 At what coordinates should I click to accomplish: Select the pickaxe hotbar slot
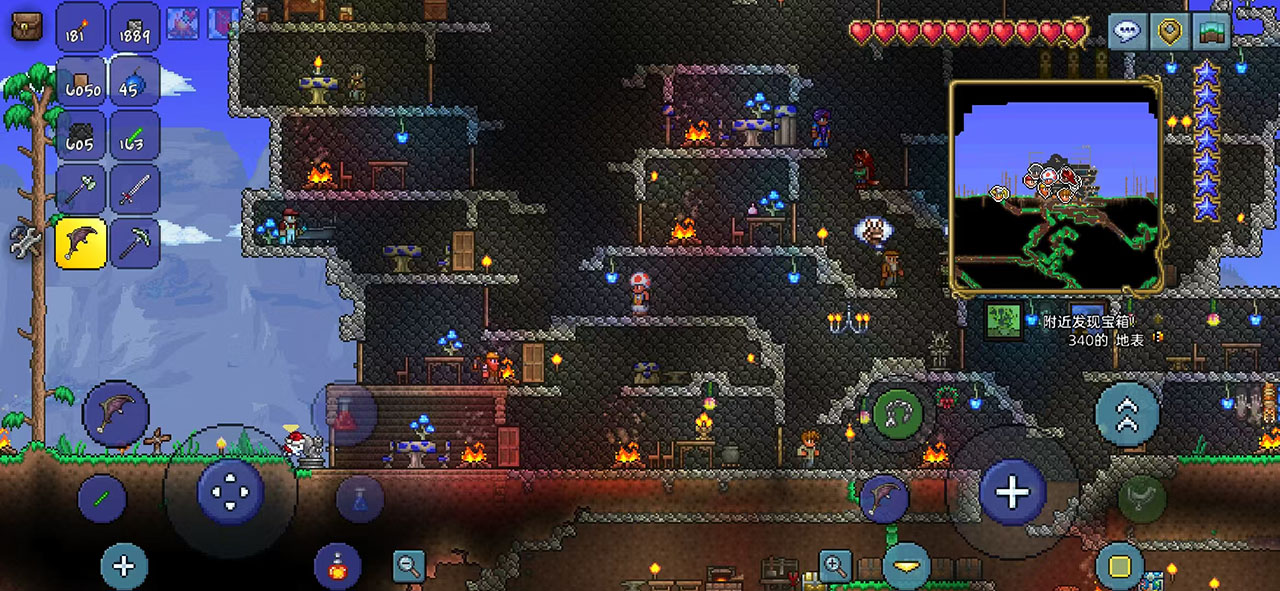click(x=134, y=243)
